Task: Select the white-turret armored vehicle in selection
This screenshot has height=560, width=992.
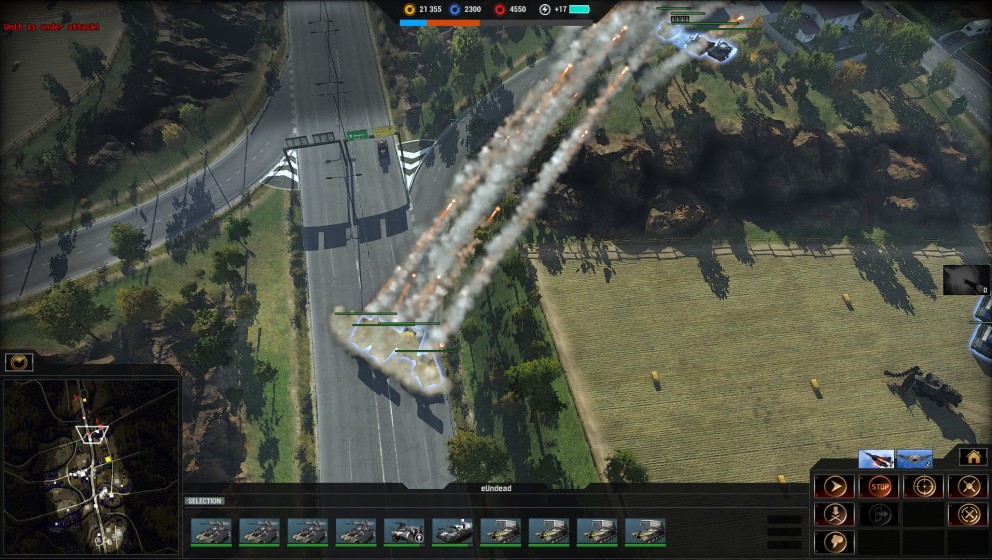Action: coord(452,531)
